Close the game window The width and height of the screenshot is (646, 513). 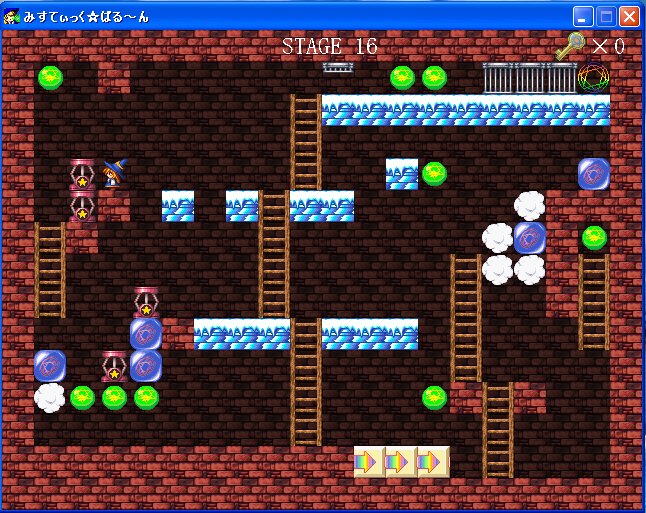629,16
